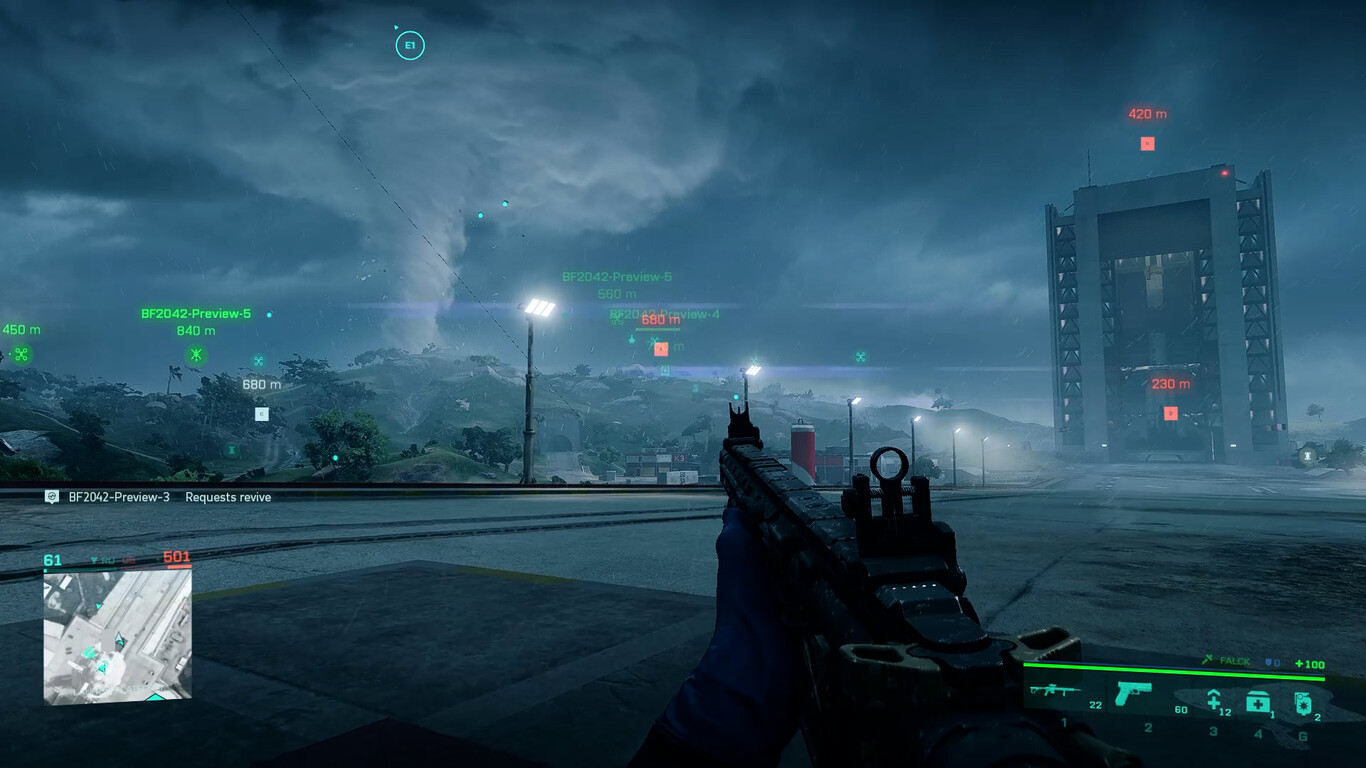Click the red objective marker at 230 m
Image resolution: width=1366 pixels, height=768 pixels.
point(1170,413)
